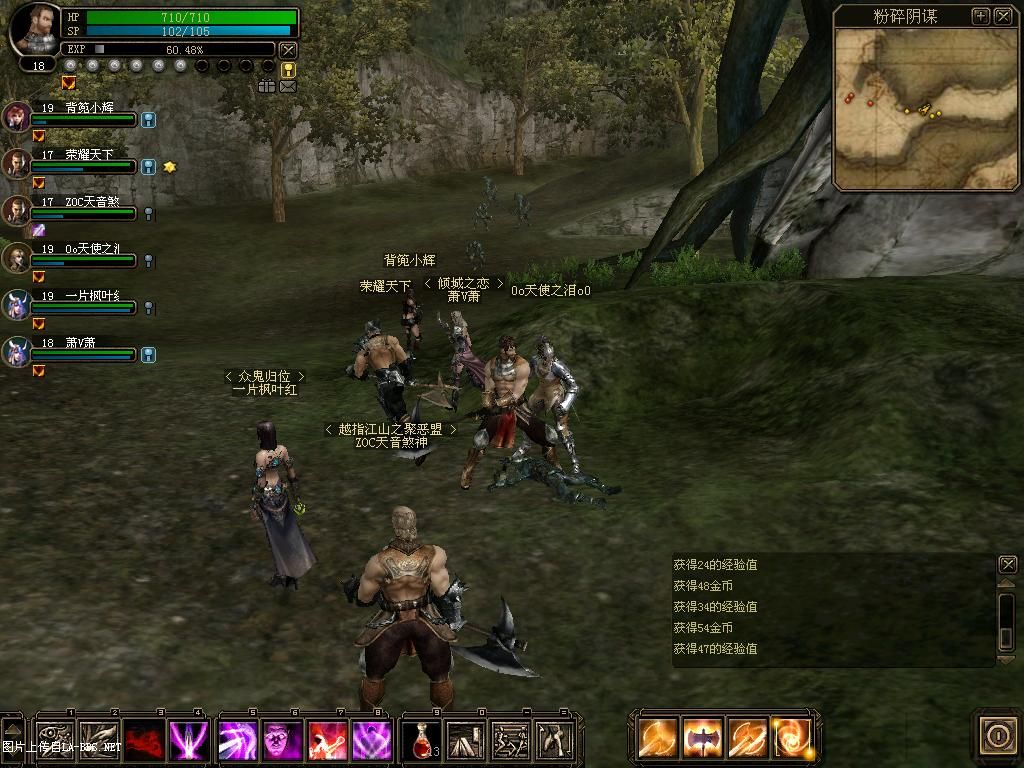Use the red health potion slot

click(421, 741)
